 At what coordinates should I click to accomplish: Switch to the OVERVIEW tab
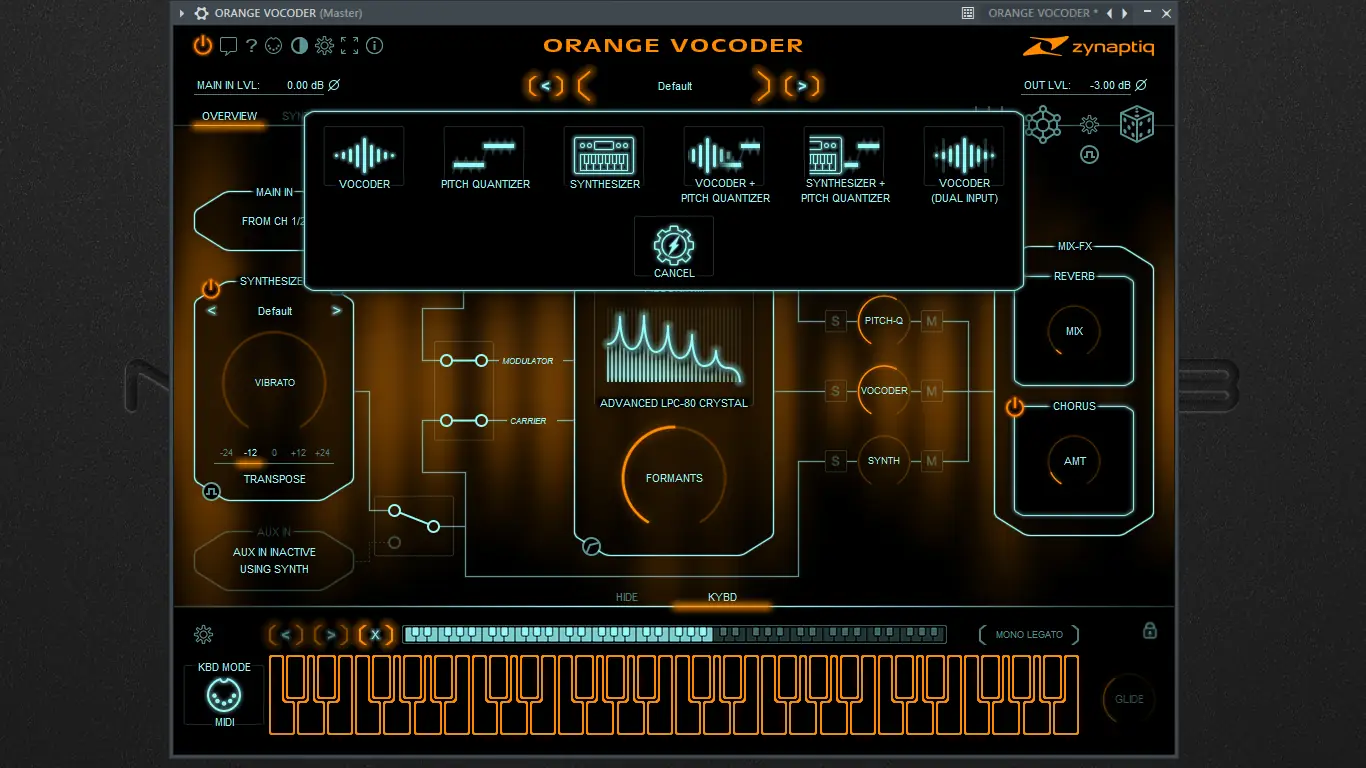coord(229,116)
